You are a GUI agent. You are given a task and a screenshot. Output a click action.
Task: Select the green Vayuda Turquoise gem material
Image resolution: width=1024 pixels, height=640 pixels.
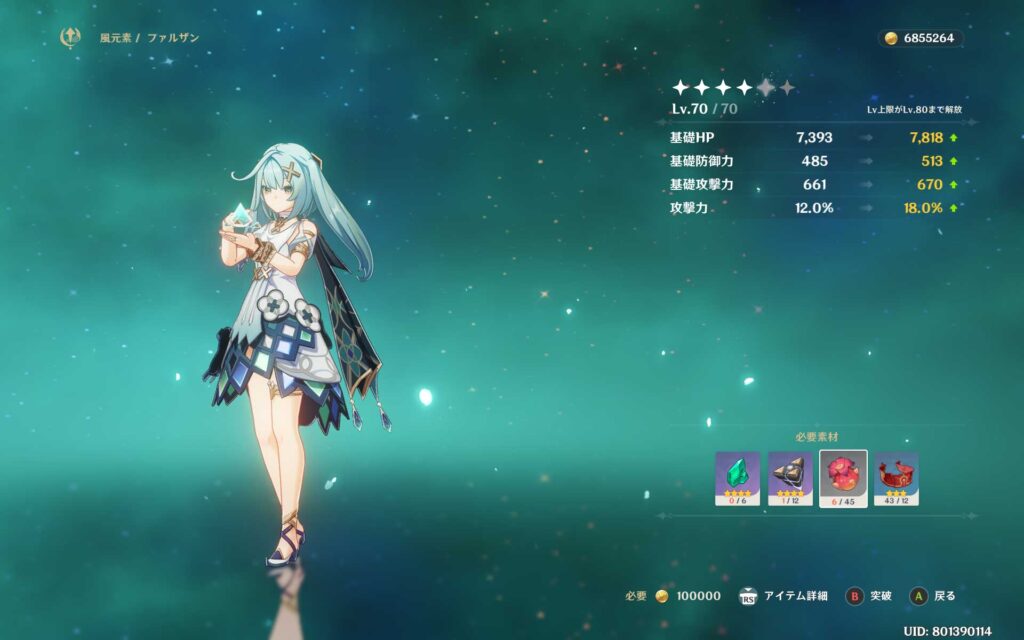(737, 478)
